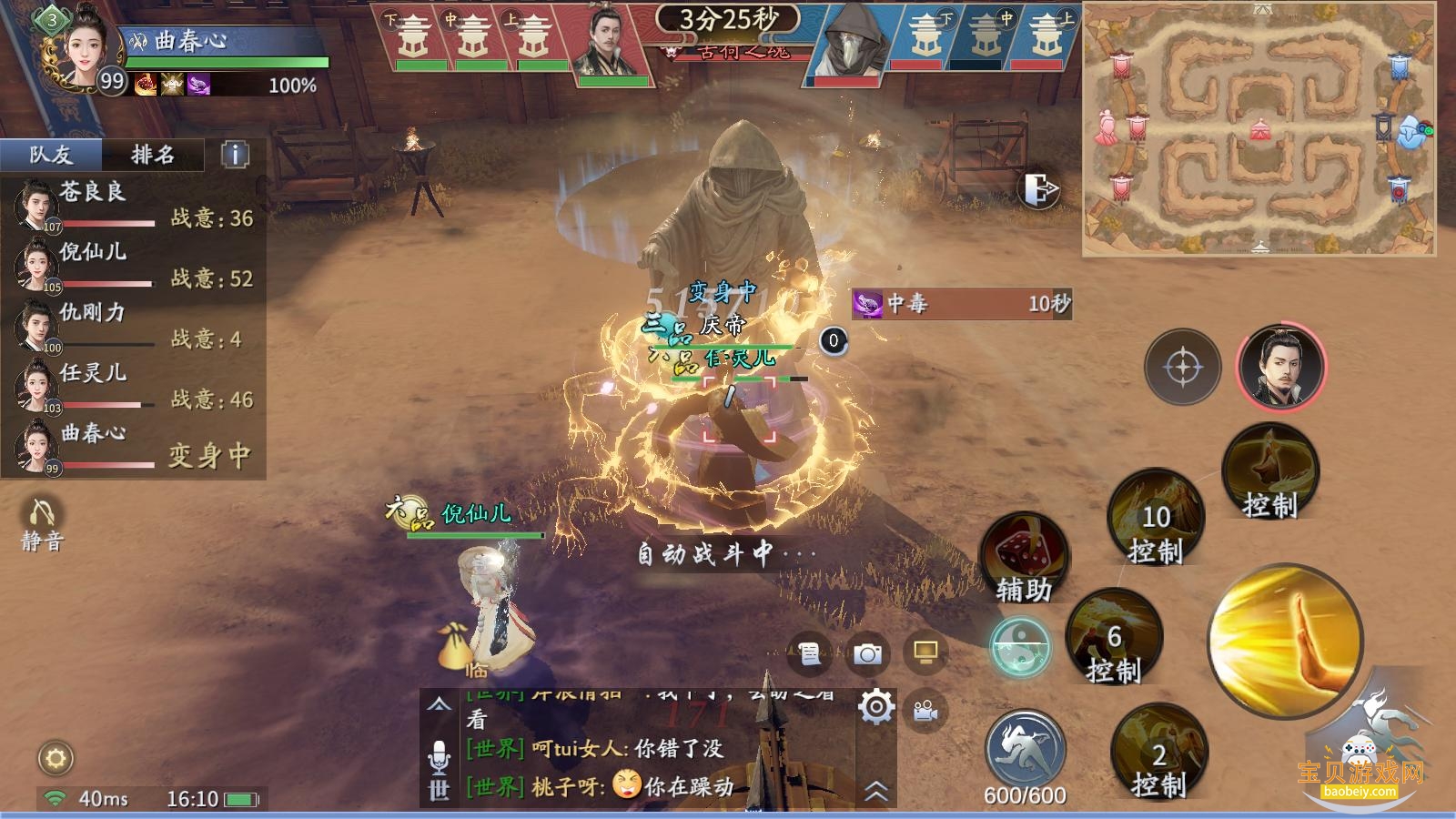
Task: Open the gear settings near the ping display
Action: (x=56, y=757)
